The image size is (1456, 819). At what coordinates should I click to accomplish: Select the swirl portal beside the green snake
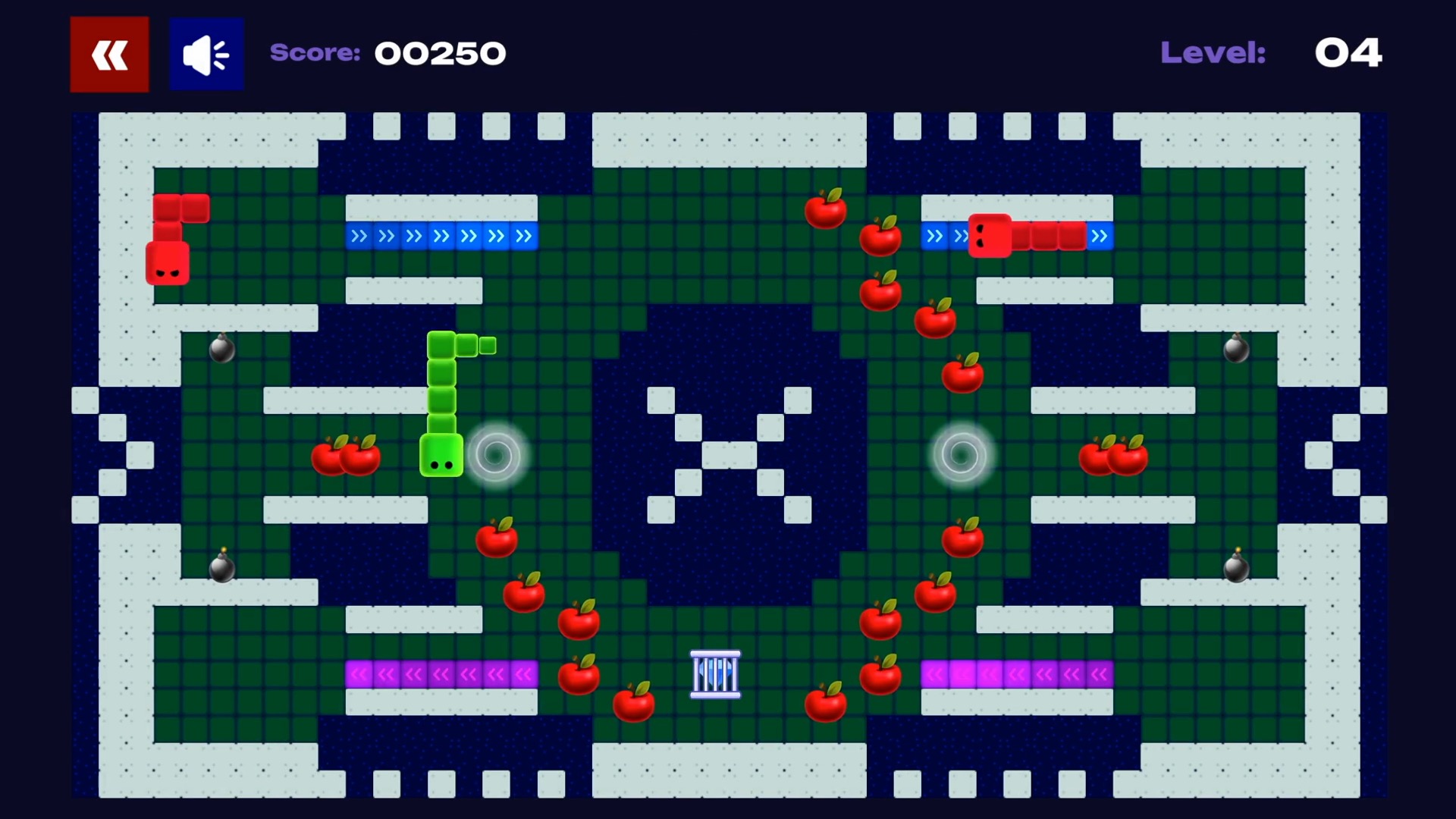[x=497, y=456]
